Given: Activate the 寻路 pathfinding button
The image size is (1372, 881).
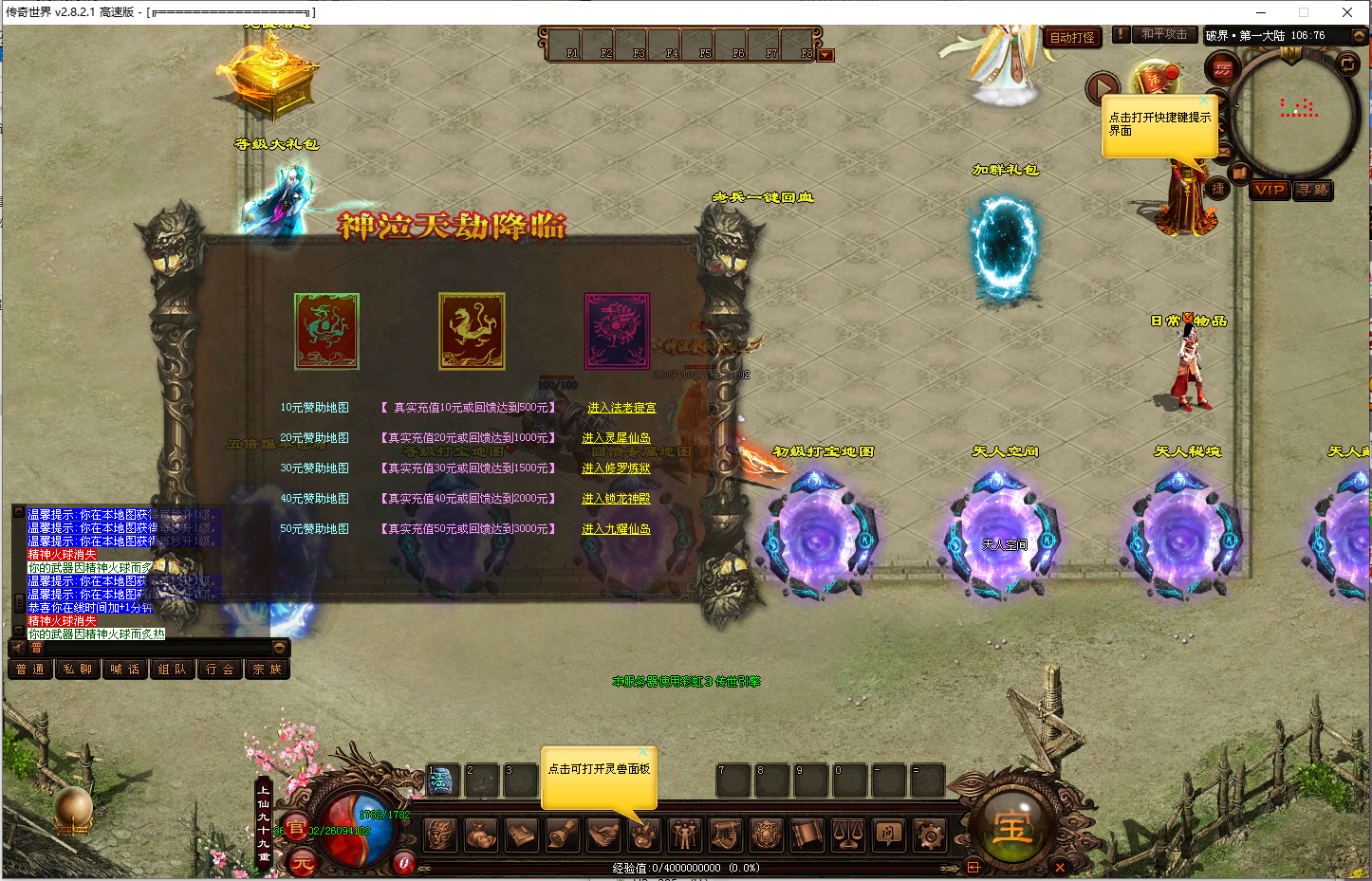Looking at the screenshot, I should [1313, 190].
